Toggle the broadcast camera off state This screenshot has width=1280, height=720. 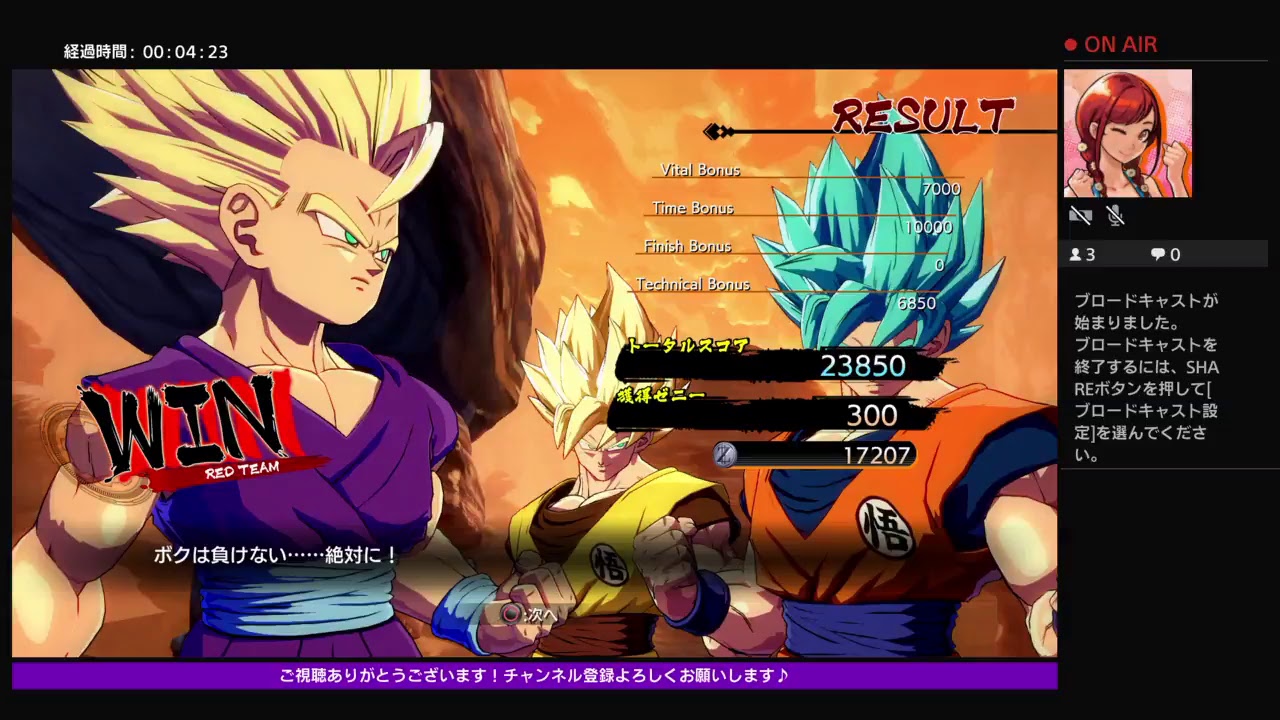1080,215
